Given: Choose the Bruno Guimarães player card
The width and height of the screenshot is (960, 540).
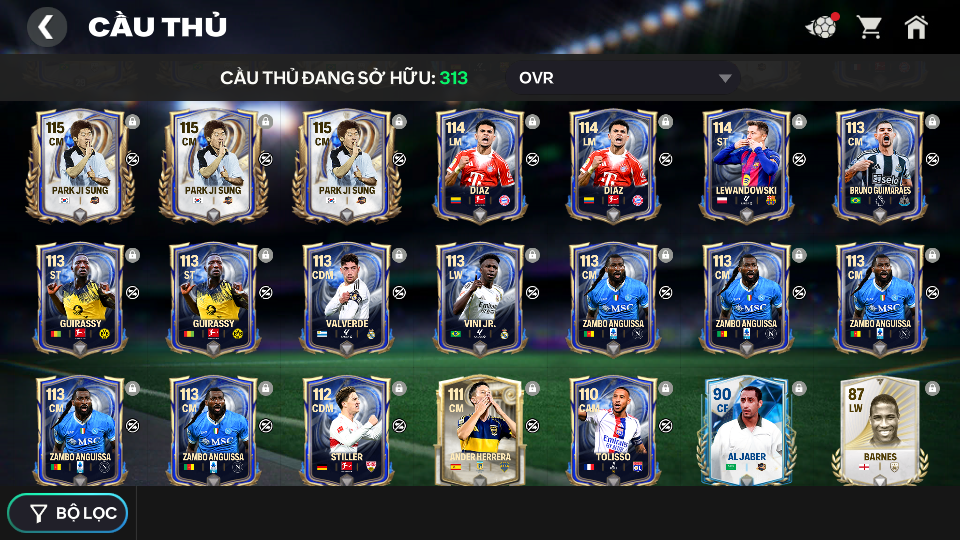Looking at the screenshot, I should point(879,164).
